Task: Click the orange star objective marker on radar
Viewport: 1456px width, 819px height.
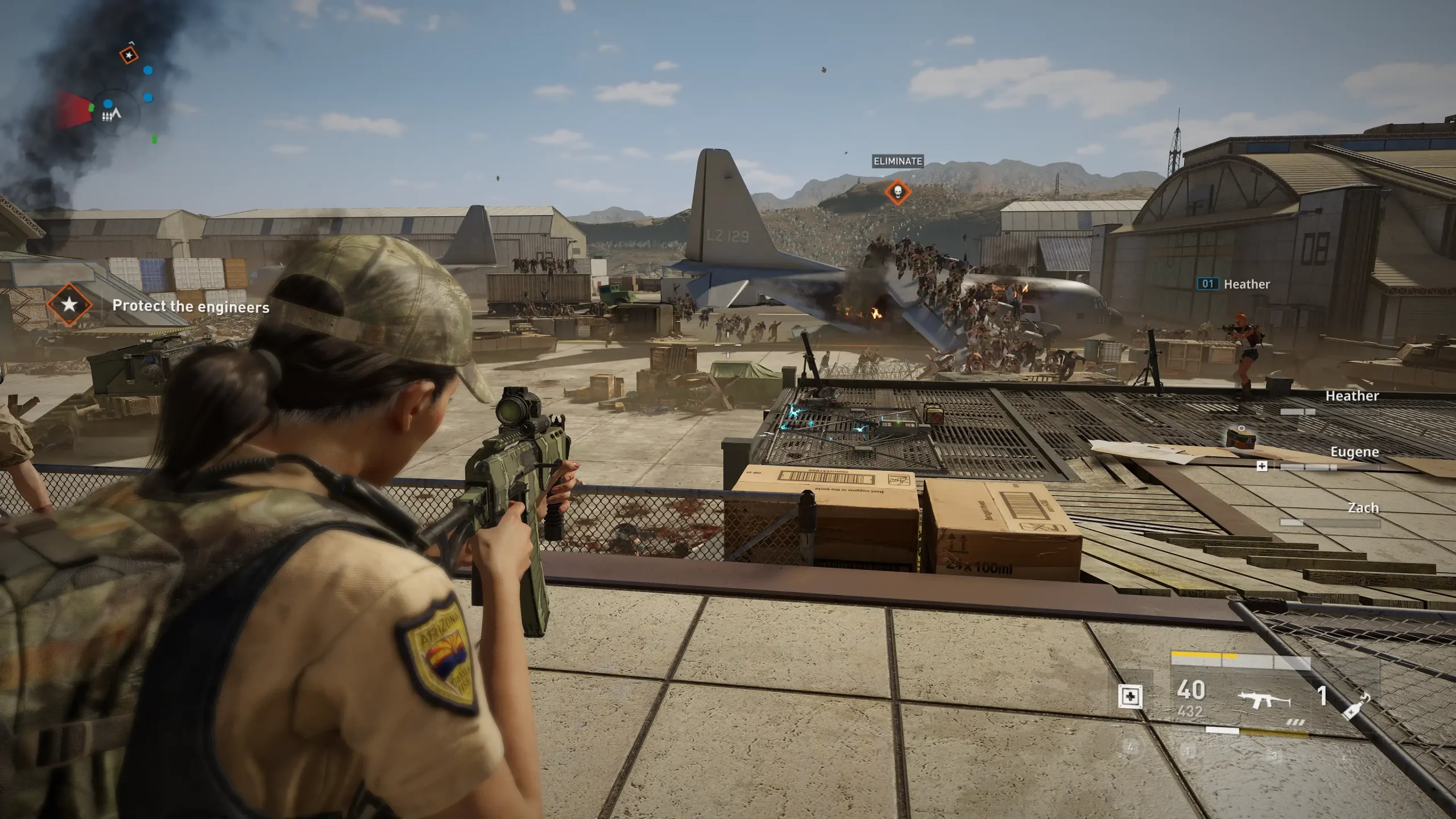Action: [x=129, y=55]
